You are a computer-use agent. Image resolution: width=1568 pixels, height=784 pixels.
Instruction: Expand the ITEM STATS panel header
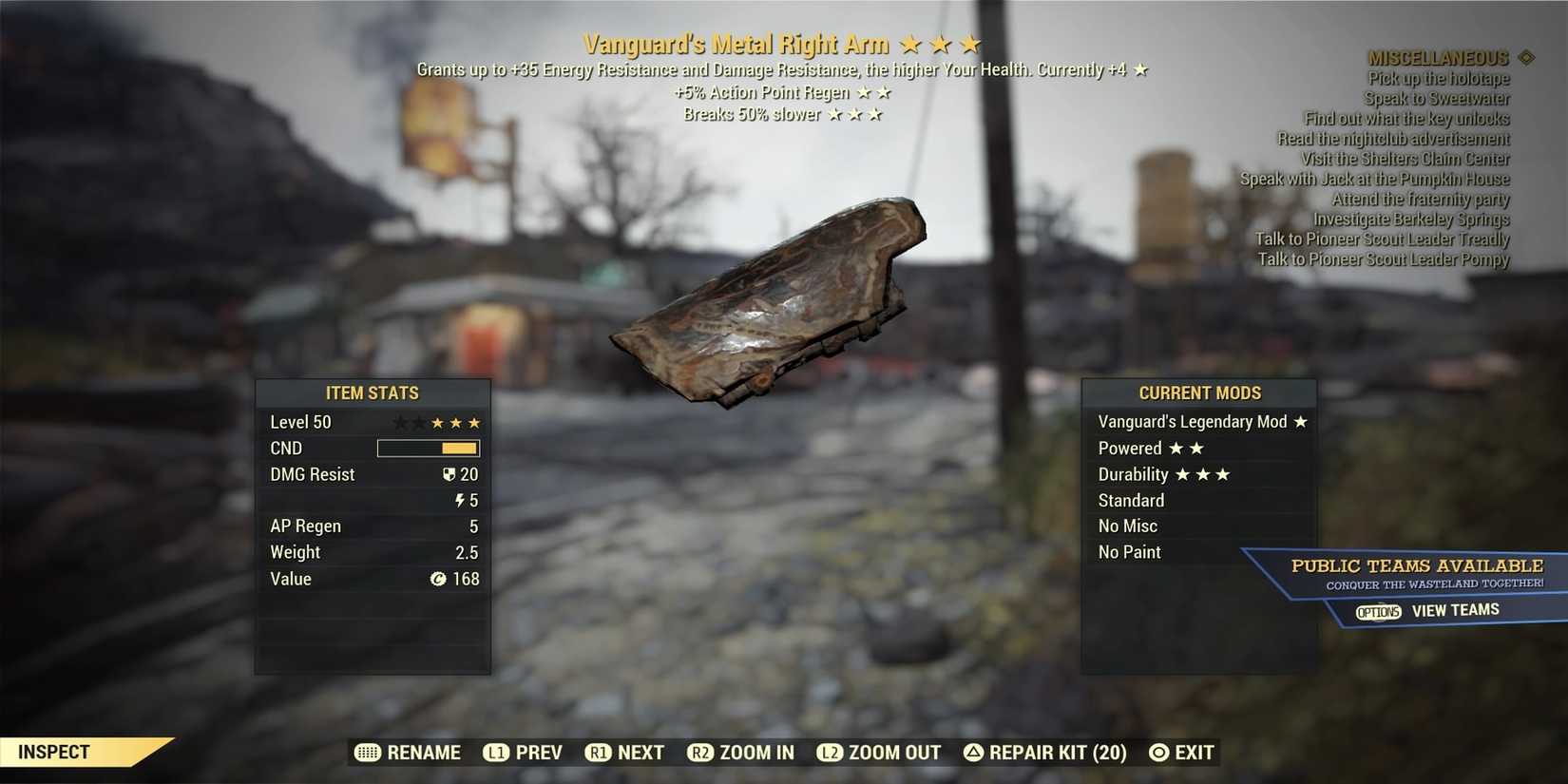373,392
